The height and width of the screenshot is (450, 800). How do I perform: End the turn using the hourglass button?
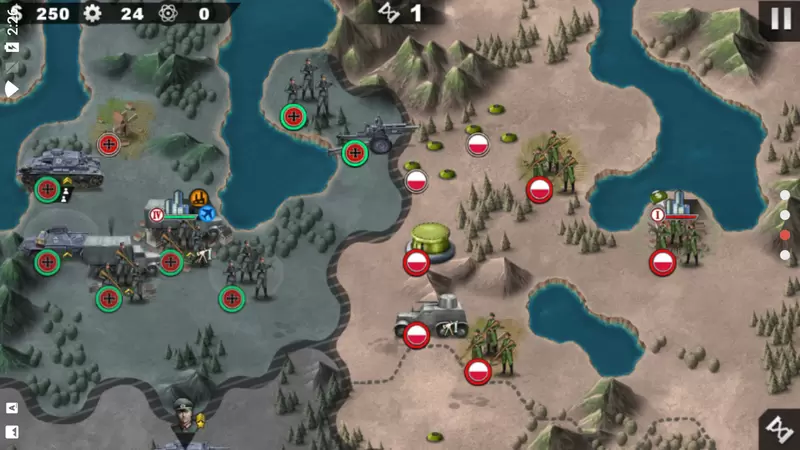[778, 429]
